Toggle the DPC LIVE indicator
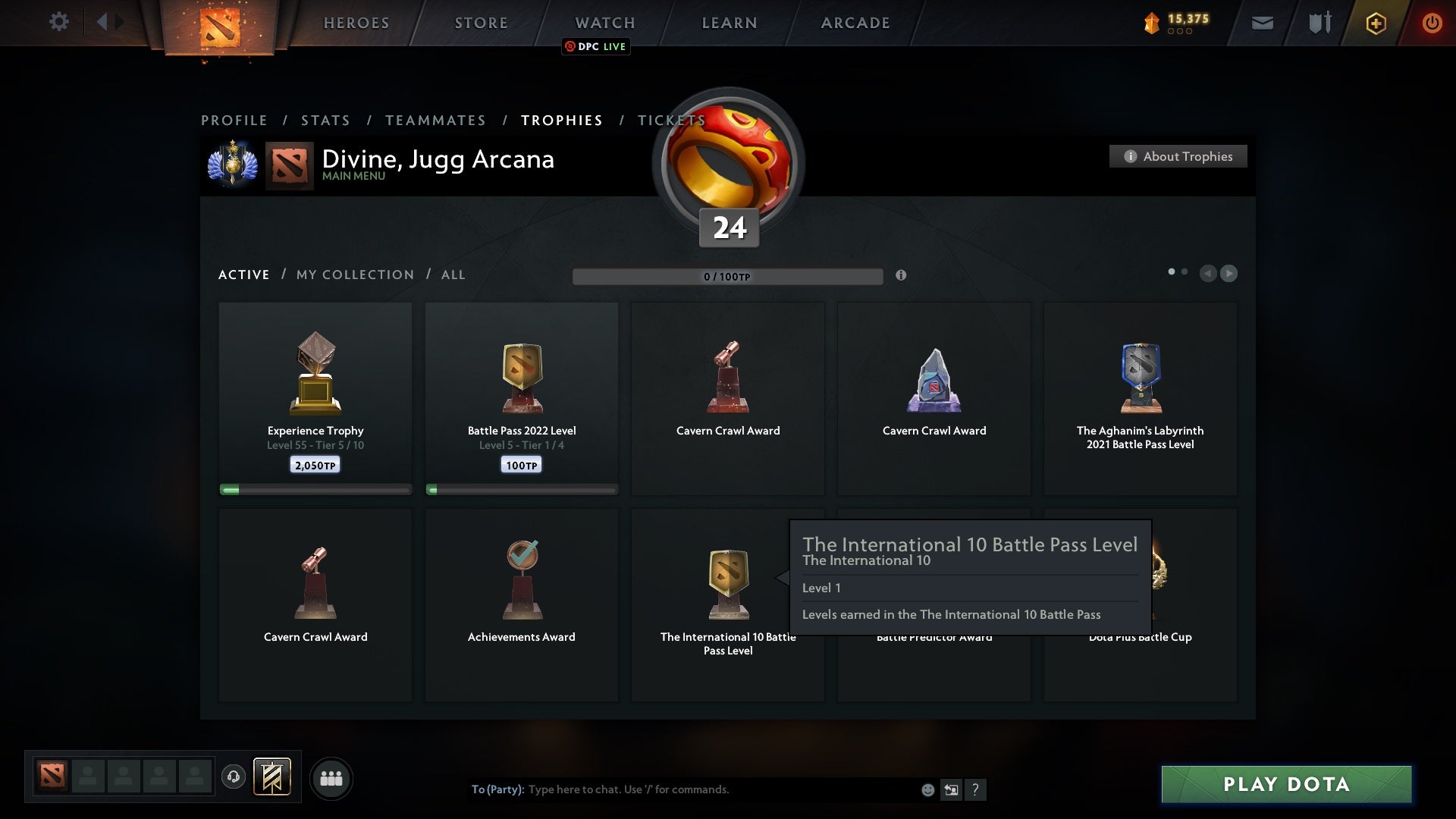1456x819 pixels. (x=596, y=46)
